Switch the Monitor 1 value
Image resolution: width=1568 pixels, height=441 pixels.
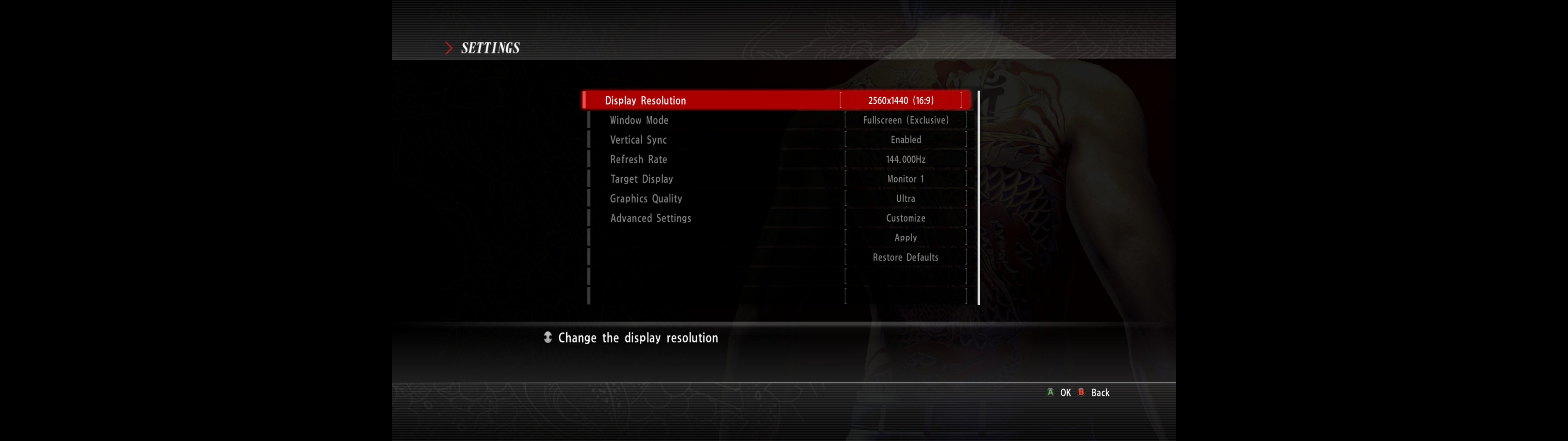pyautogui.click(x=905, y=178)
